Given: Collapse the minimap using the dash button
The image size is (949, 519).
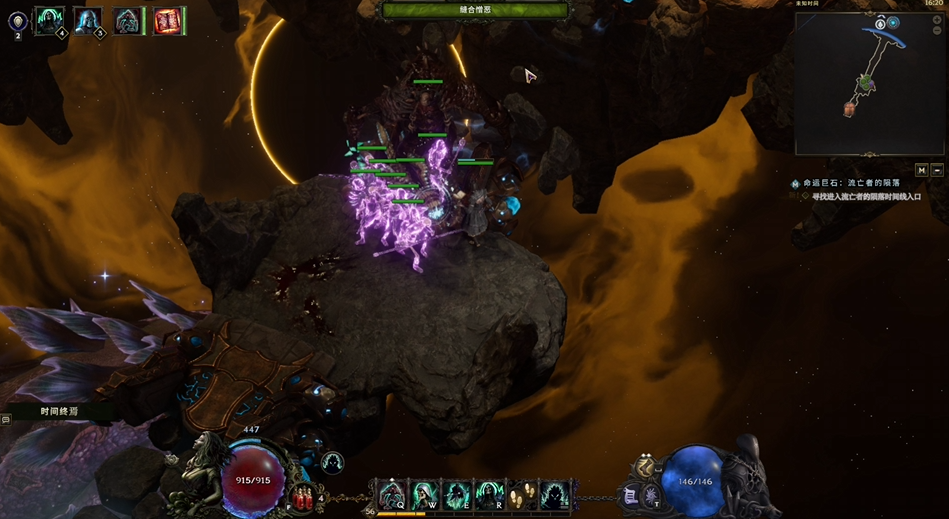Looking at the screenshot, I should pyautogui.click(x=936, y=170).
